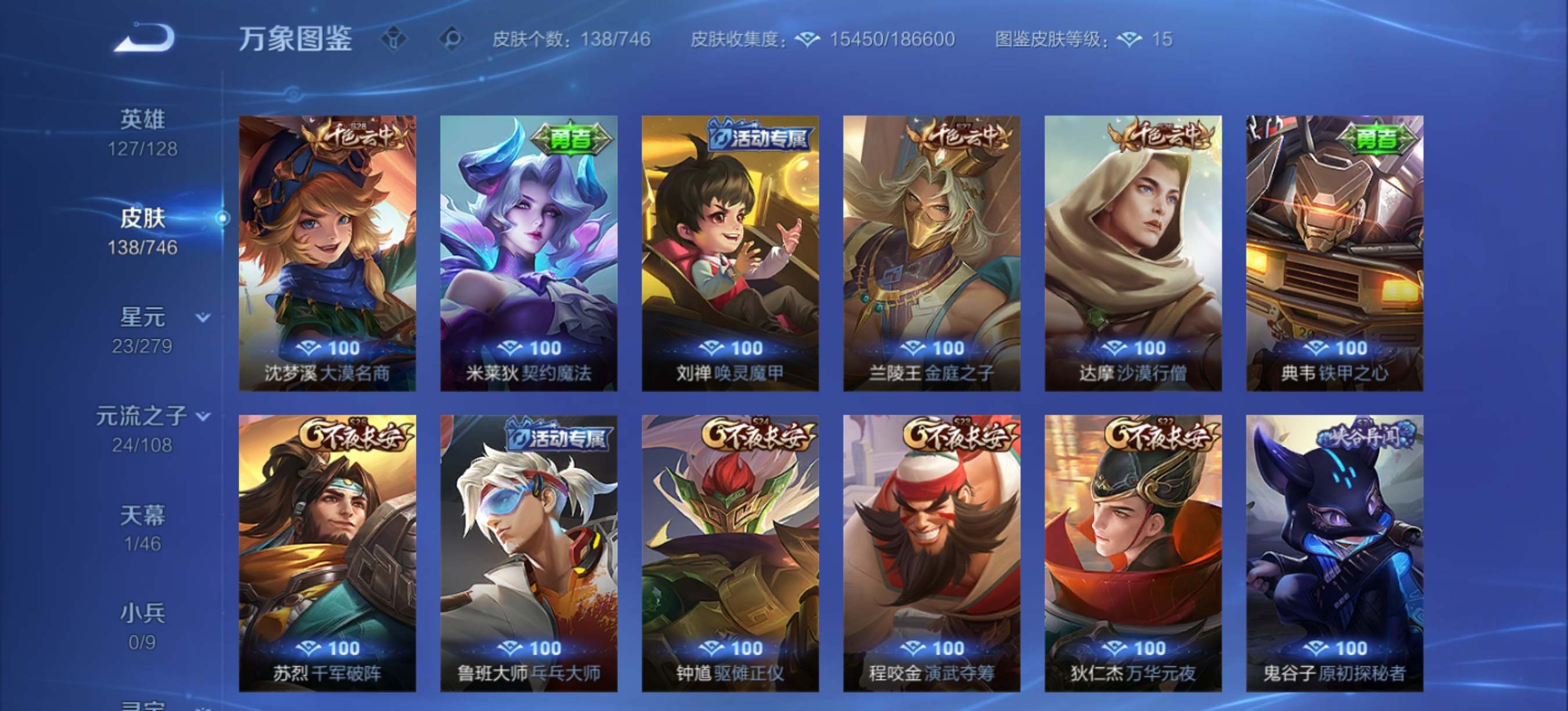Click the gem icon beside 图鉴皮肤等级
Viewport: 1568px width, 711px height.
tap(1130, 38)
